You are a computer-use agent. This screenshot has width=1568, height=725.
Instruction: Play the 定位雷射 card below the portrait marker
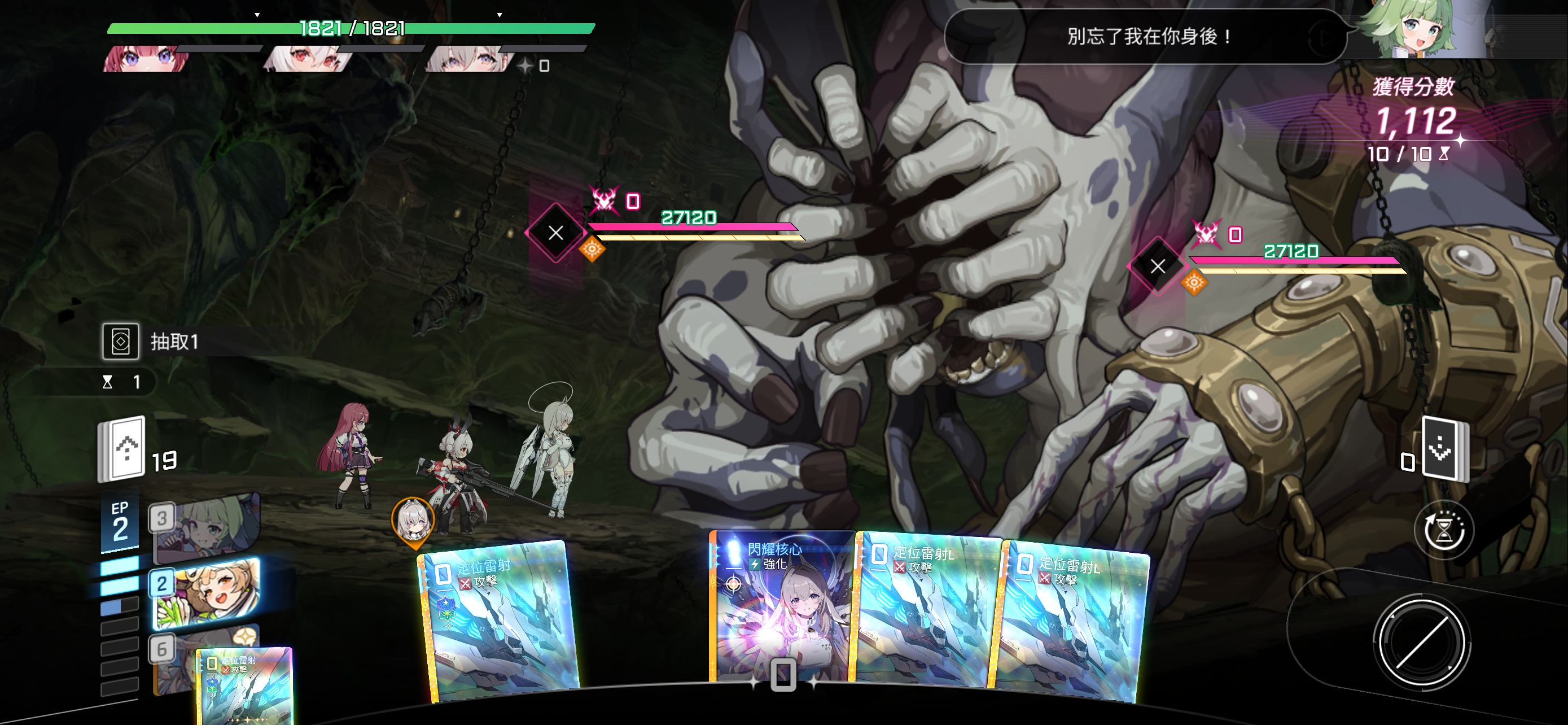pos(499,621)
